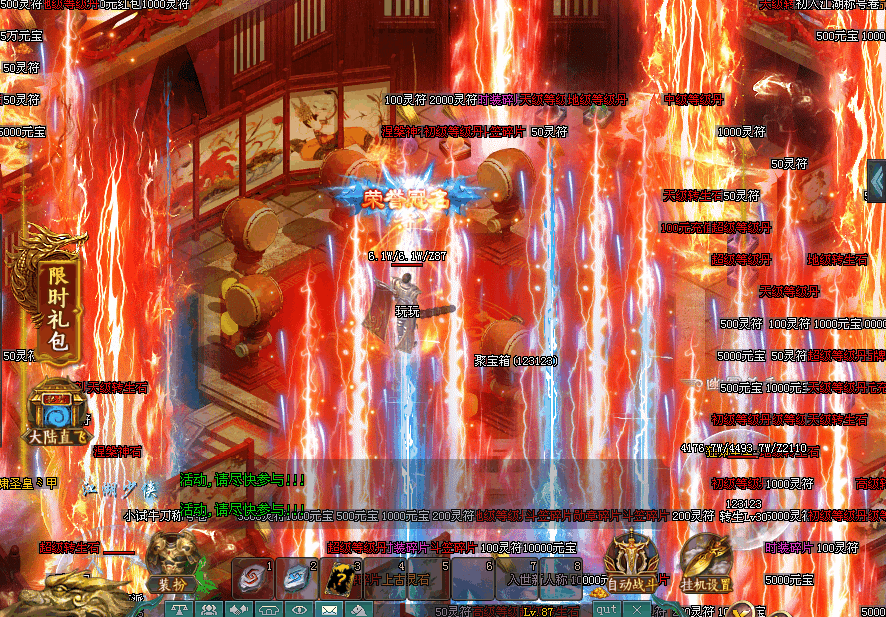Activate the red swirl skill in slot 1
The image size is (886, 617).
pyautogui.click(x=252, y=578)
